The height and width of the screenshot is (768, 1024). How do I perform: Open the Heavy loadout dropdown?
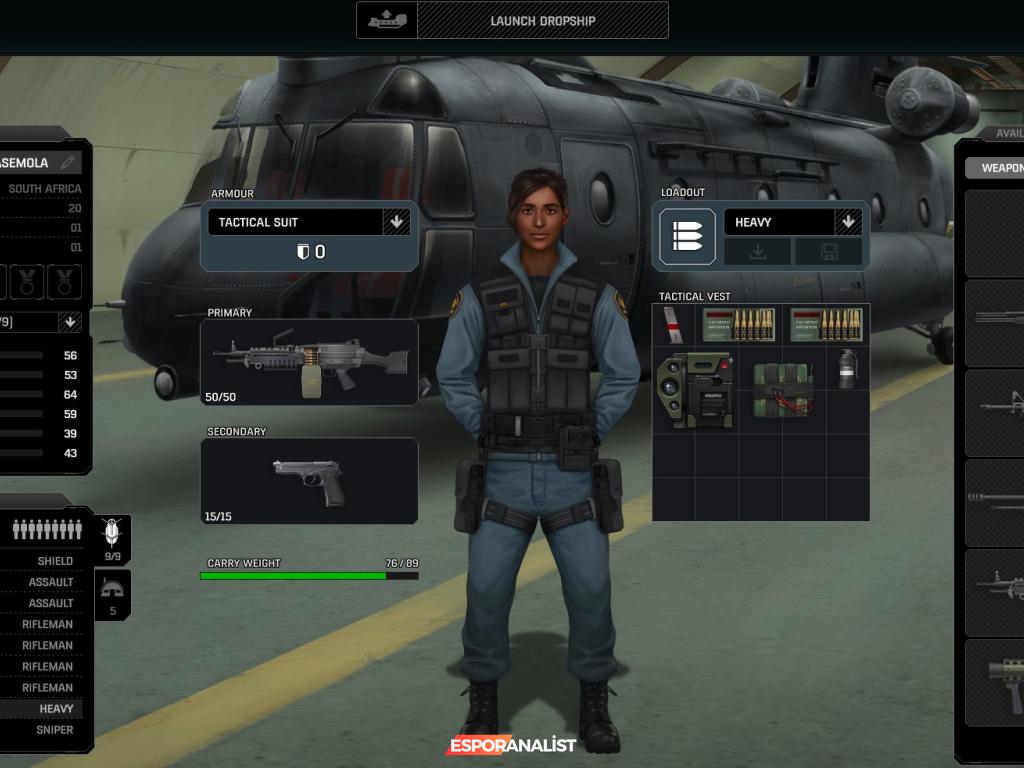[x=848, y=222]
